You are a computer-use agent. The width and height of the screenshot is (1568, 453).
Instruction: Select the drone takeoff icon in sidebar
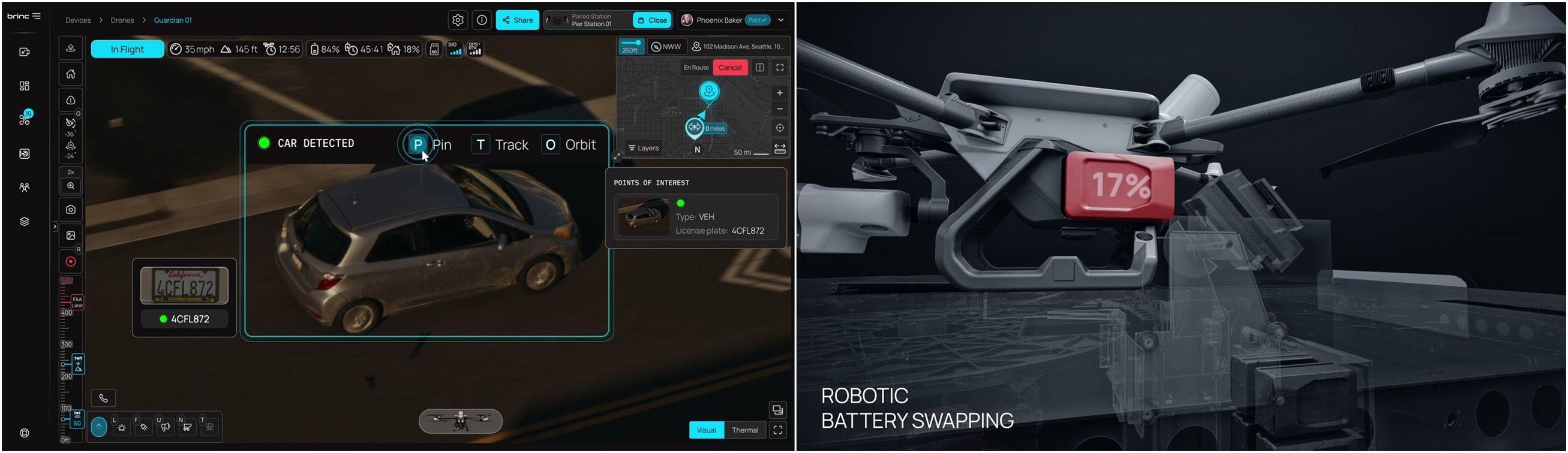(x=71, y=48)
